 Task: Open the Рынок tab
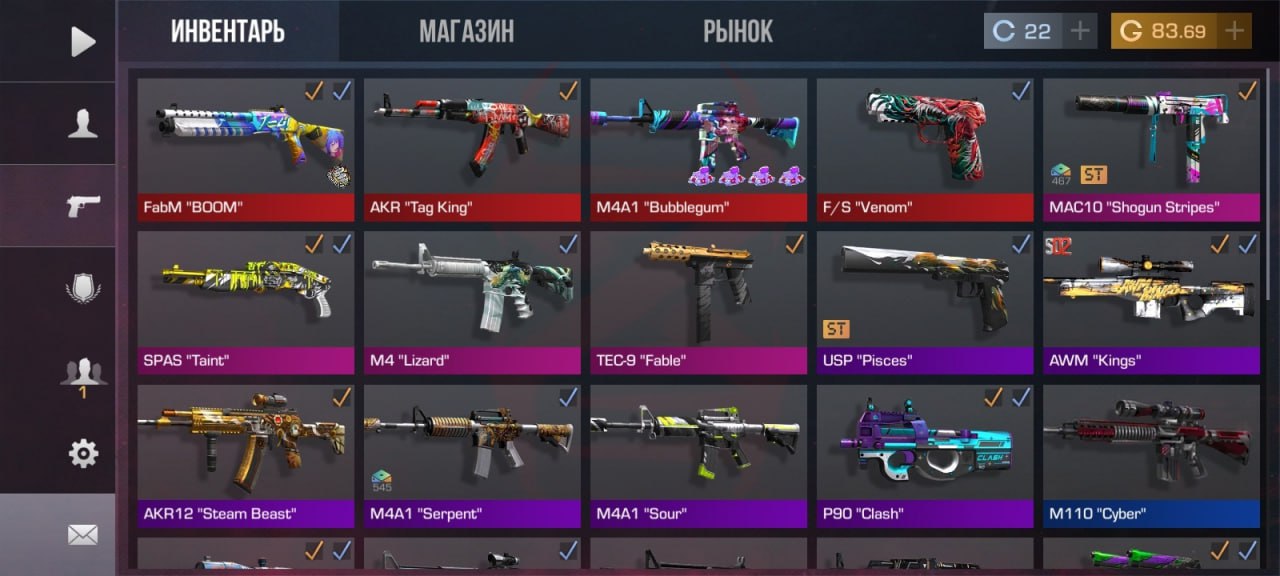pos(737,31)
